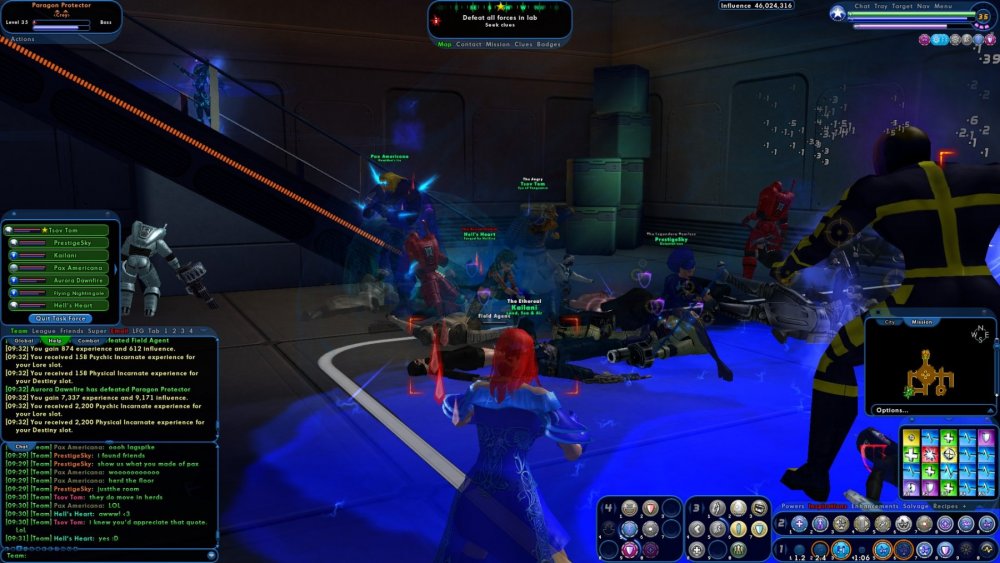
Task: Open the Map from the nav bar
Action: 445,44
